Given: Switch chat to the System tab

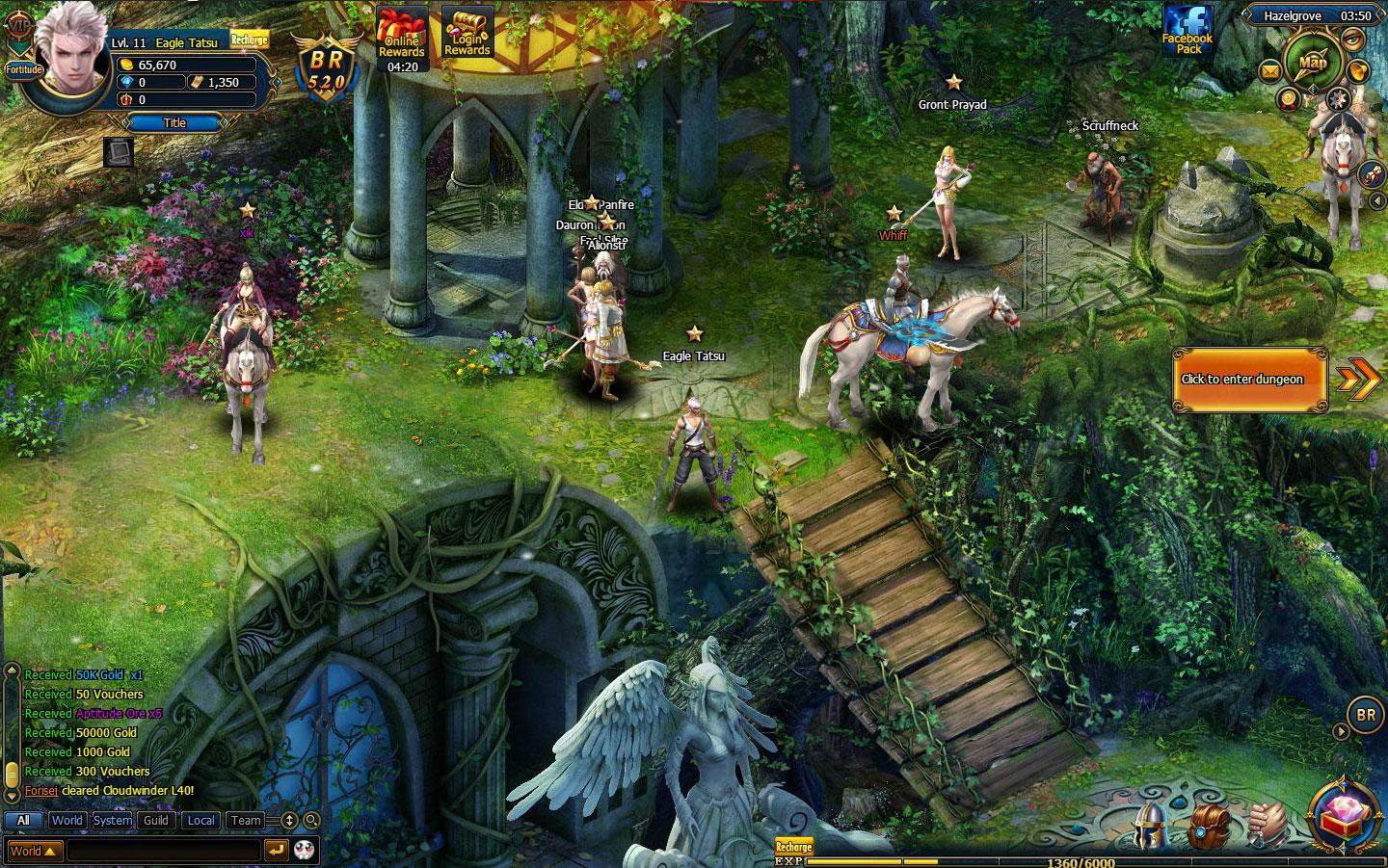Looking at the screenshot, I should 112,821.
